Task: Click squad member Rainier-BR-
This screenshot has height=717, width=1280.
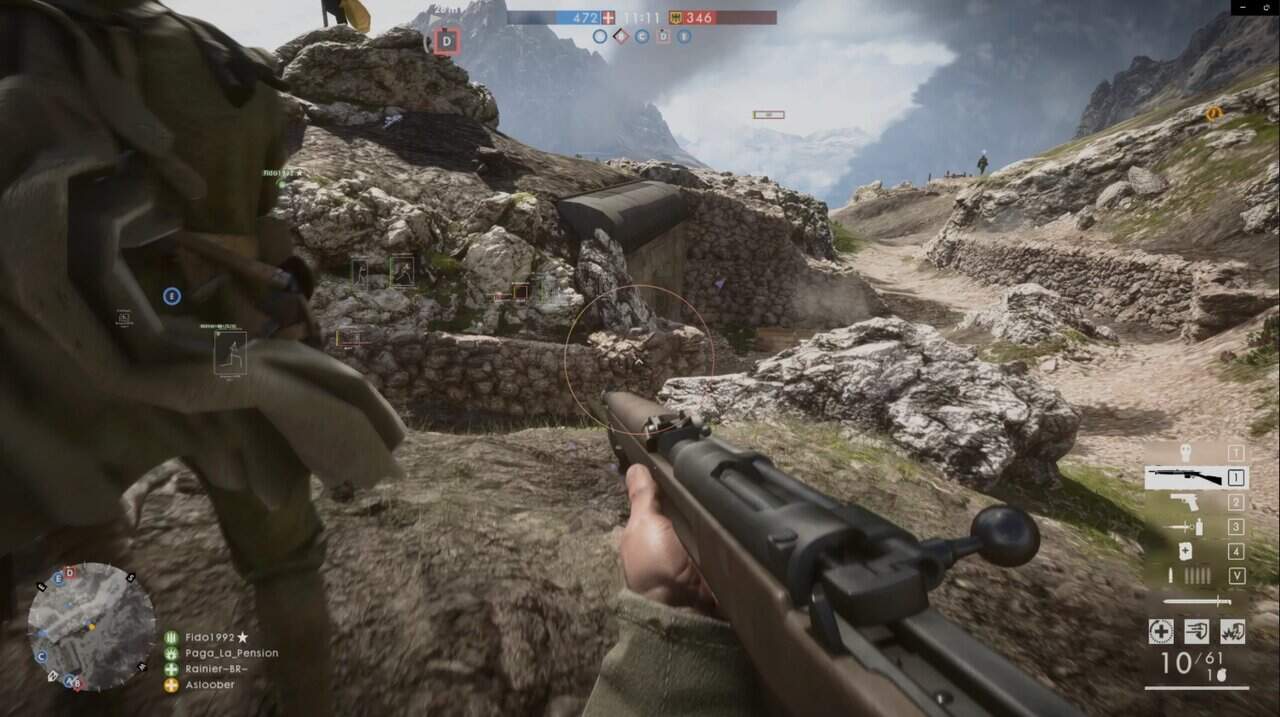Action: coord(217,669)
